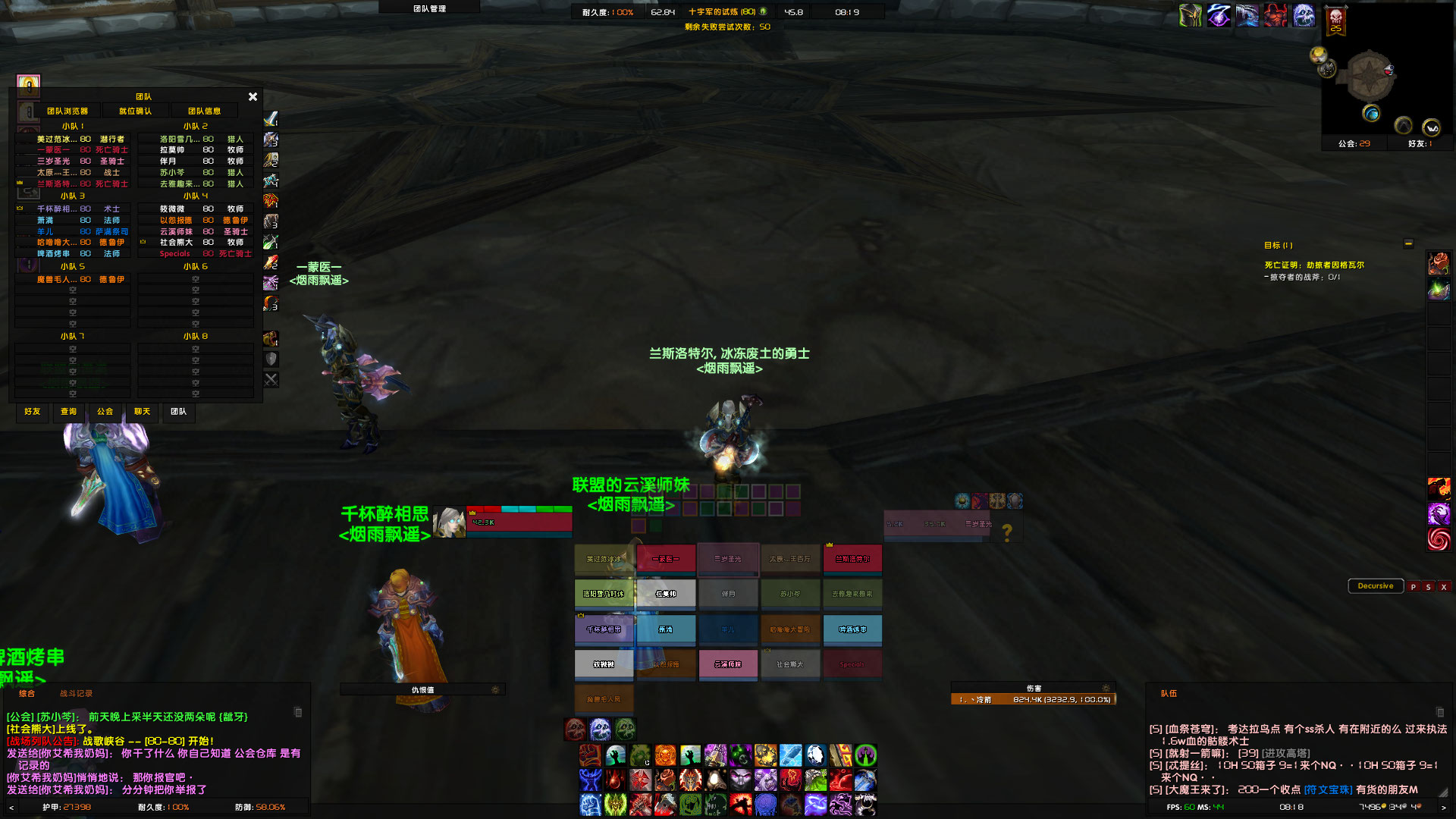
Task: Open the 伤害 damage meter report menu
Action: pyautogui.click(x=1106, y=688)
